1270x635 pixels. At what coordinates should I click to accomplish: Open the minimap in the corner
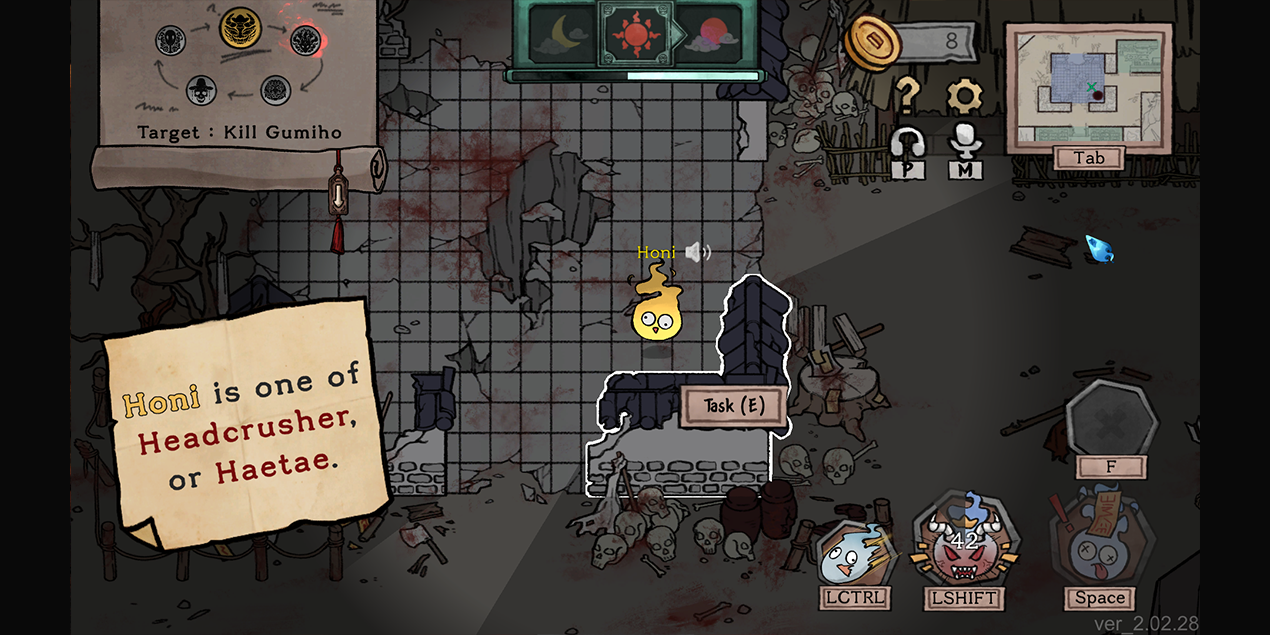pyautogui.click(x=1088, y=88)
